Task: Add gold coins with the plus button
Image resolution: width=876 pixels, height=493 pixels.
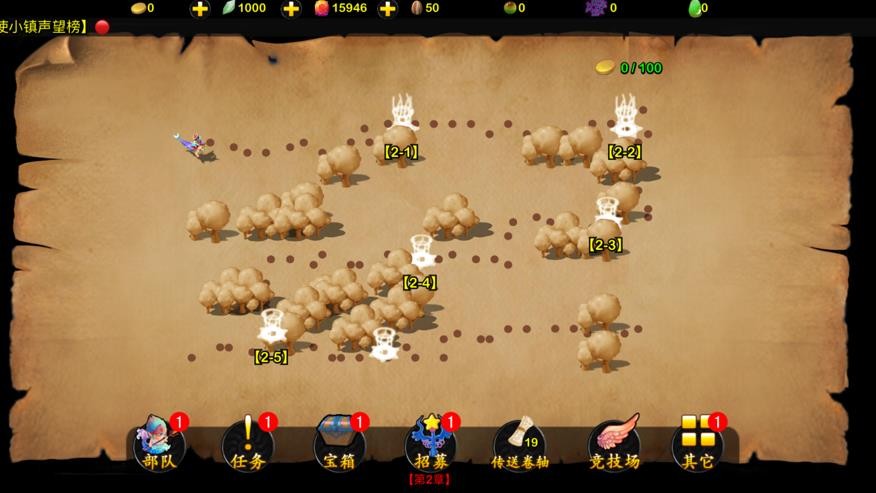Action: 200,9
